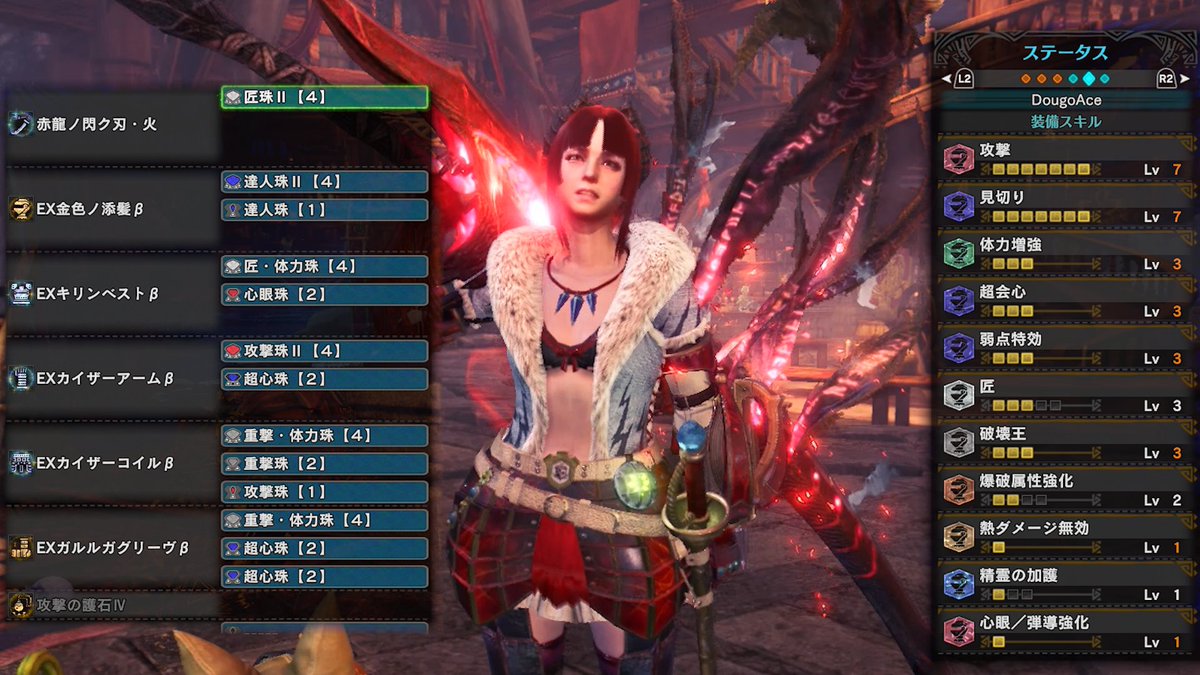Select the highlighted 匠珠II【4】 decoration
1200x675 pixels.
click(324, 97)
